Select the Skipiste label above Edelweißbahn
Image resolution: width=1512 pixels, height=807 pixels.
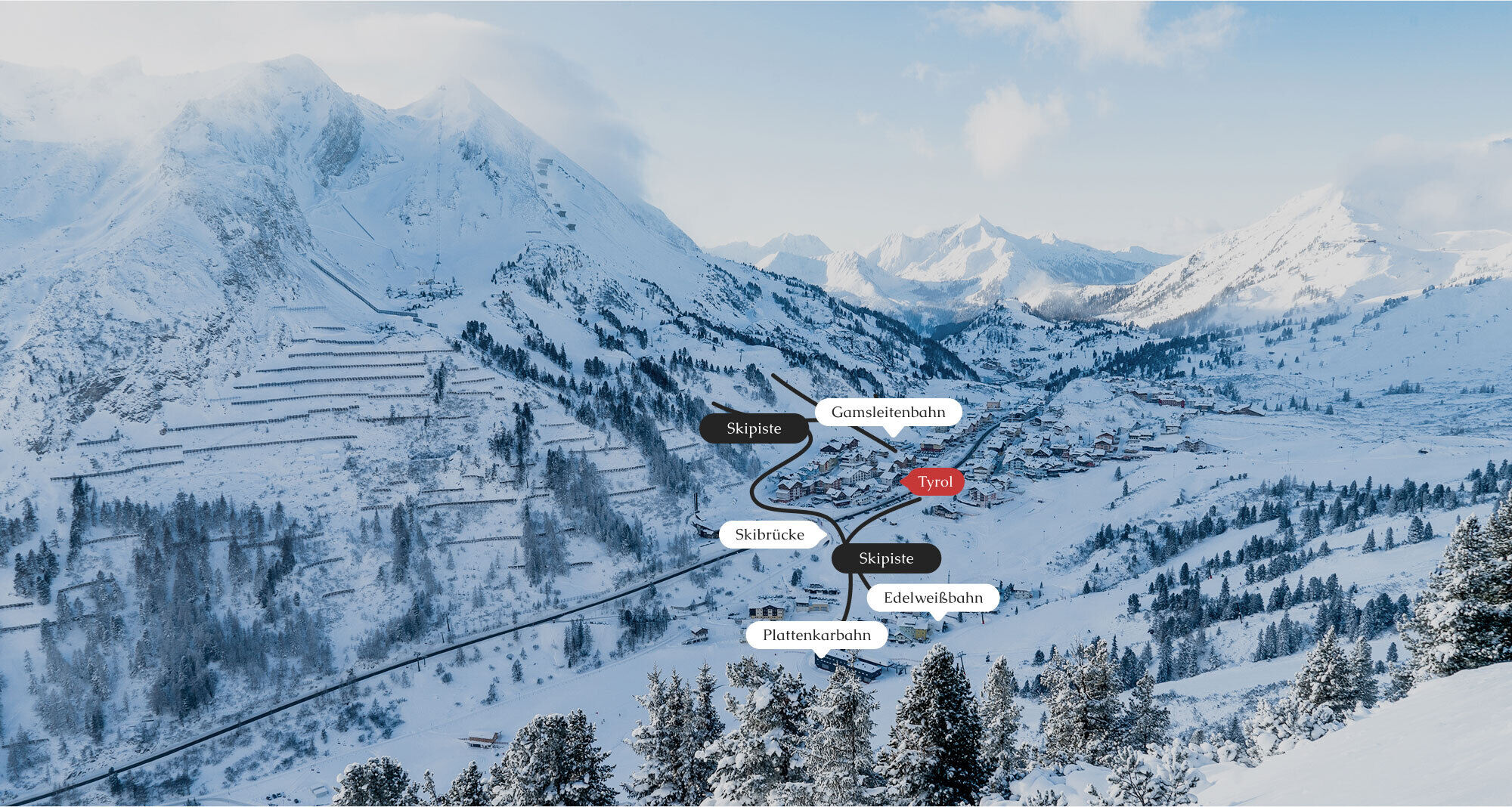pyautogui.click(x=886, y=558)
